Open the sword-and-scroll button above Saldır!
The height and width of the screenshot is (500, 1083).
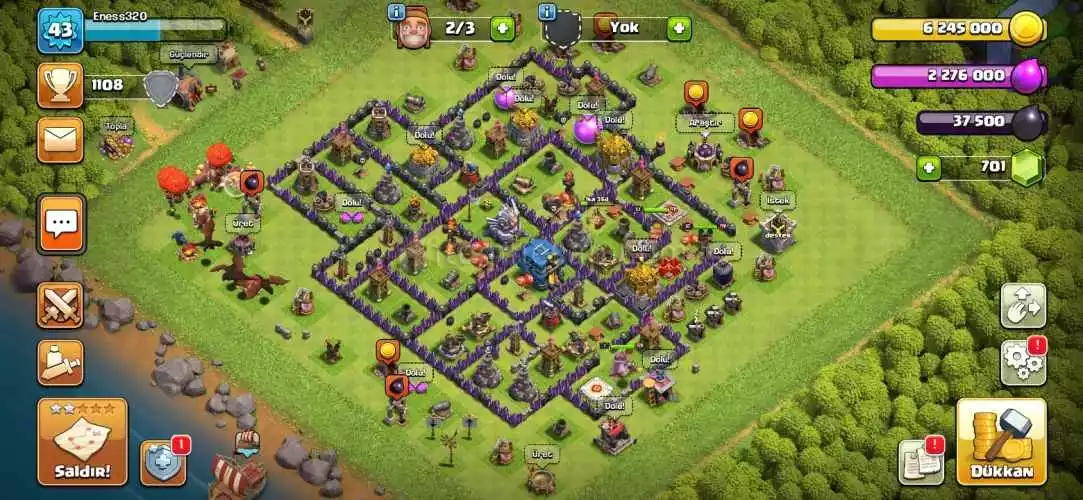(60, 362)
